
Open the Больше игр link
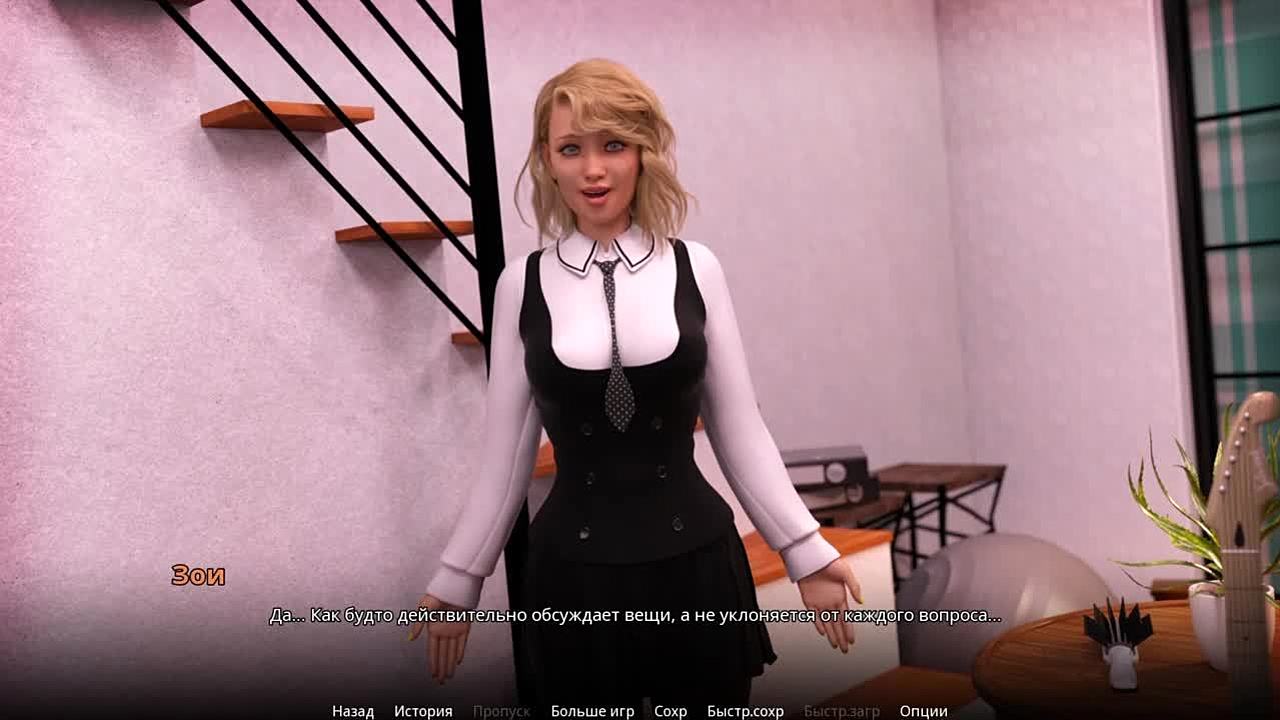592,711
